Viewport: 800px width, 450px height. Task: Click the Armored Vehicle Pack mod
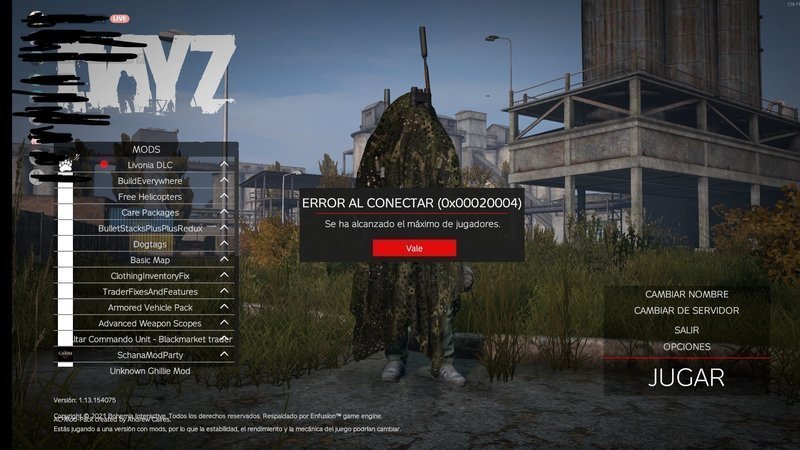pos(150,307)
